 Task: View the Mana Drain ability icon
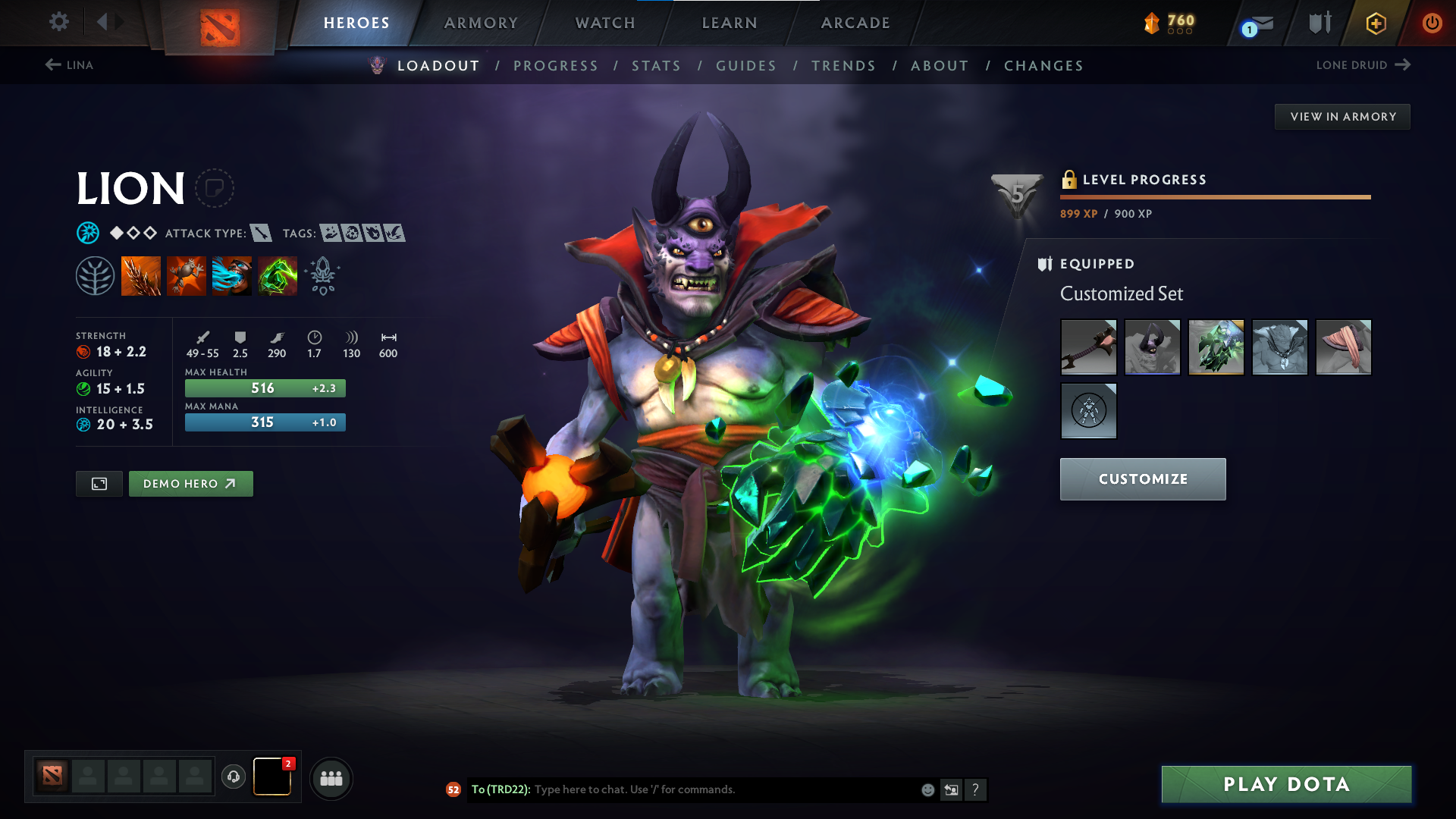point(232,275)
